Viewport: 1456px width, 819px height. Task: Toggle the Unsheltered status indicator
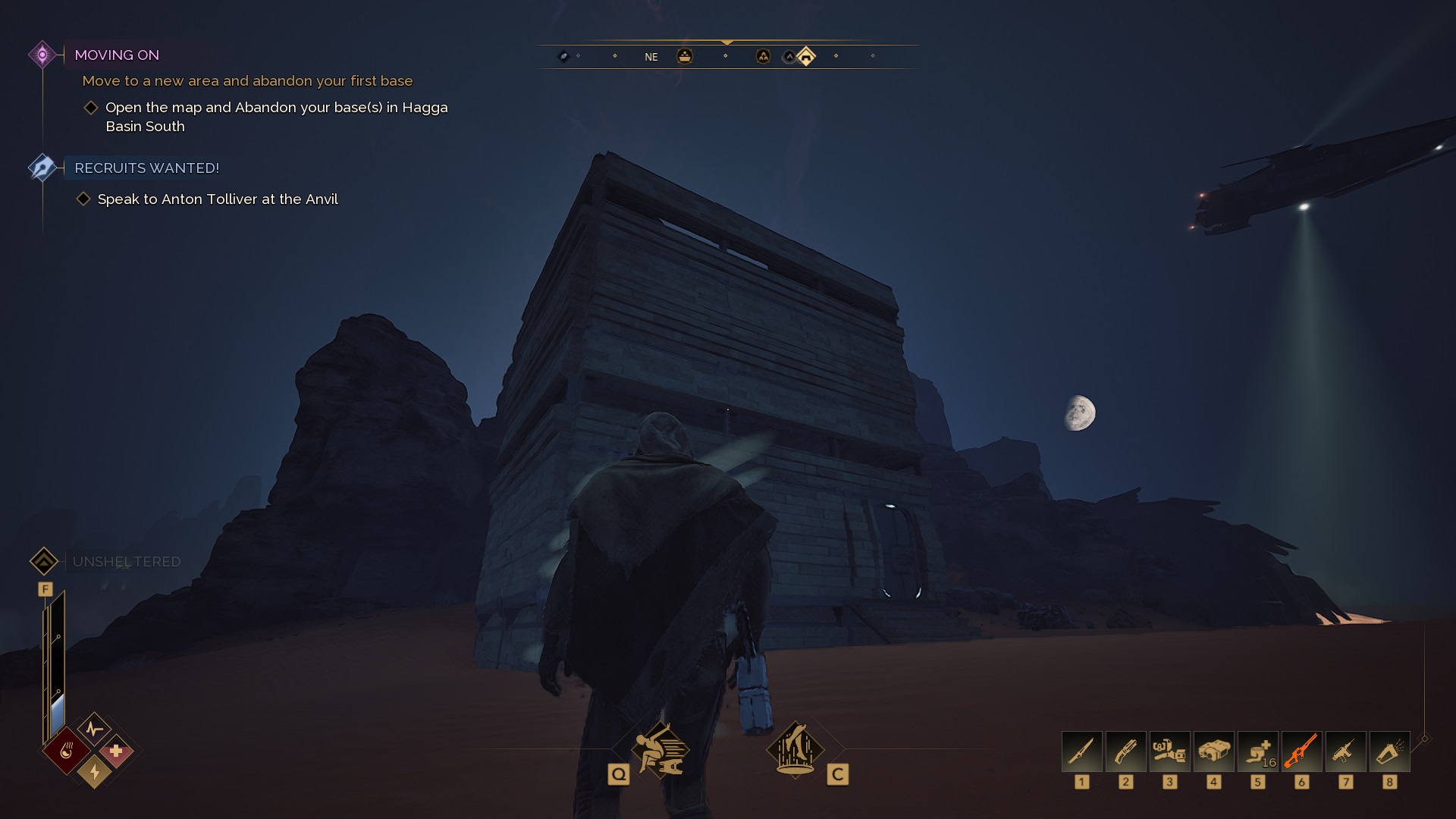tap(45, 561)
